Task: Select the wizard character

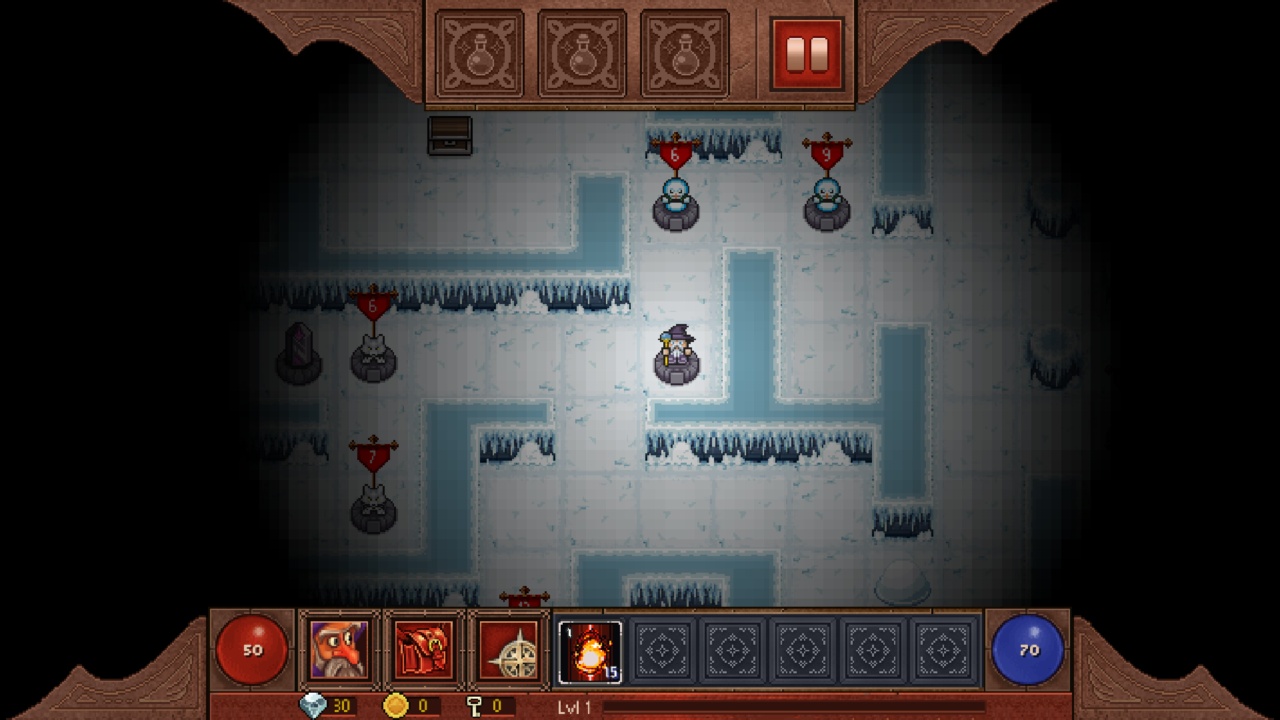Action: [x=678, y=352]
